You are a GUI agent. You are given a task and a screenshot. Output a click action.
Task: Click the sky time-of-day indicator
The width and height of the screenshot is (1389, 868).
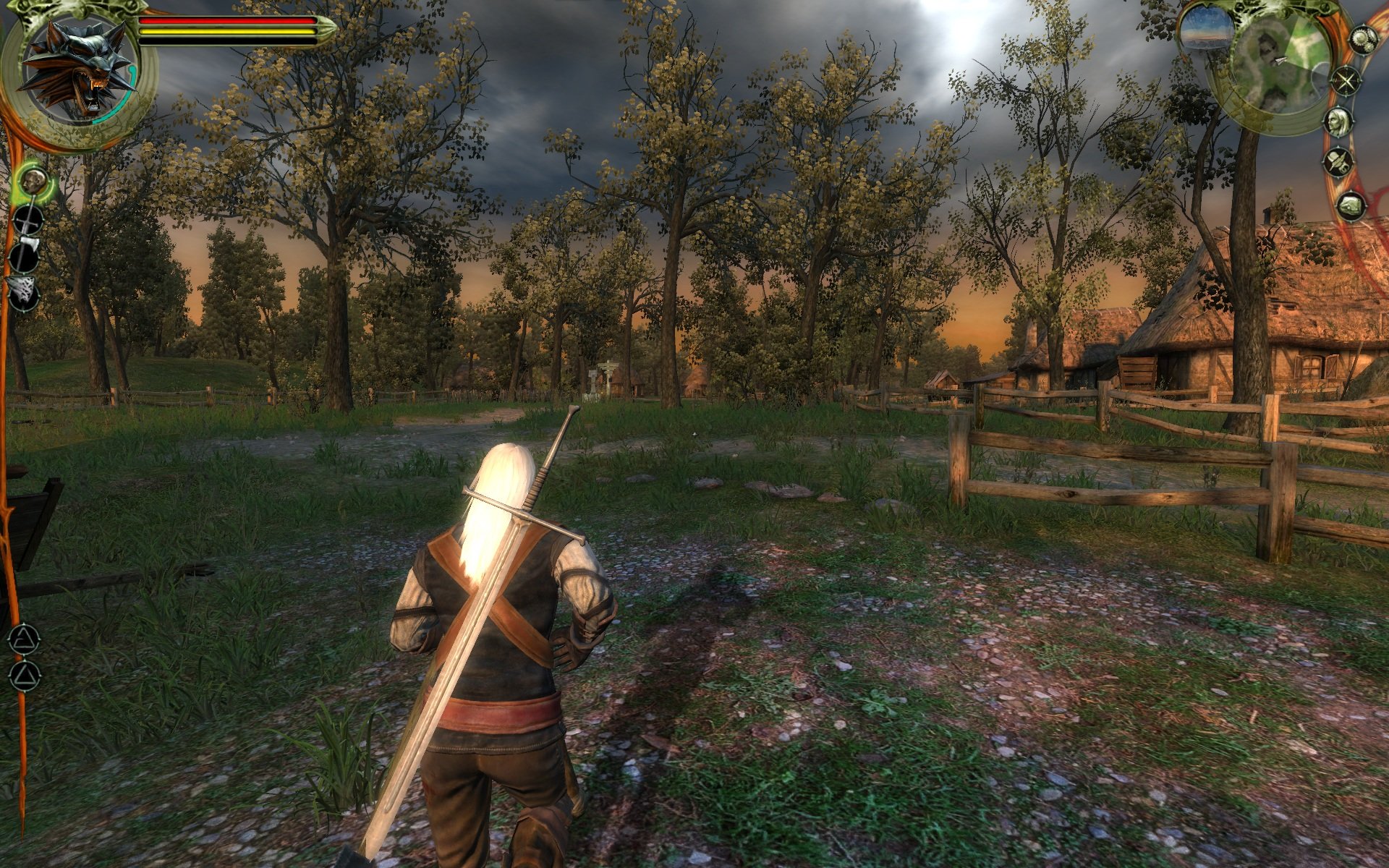pos(1206,33)
